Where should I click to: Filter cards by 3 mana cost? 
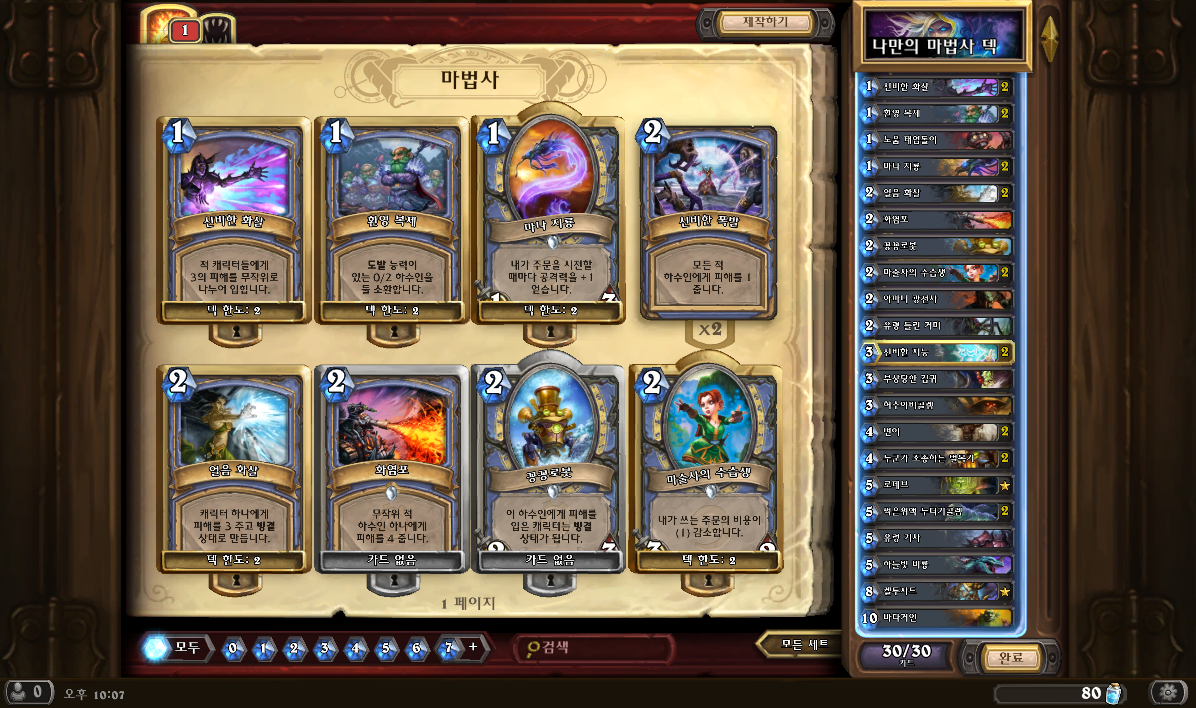[325, 648]
